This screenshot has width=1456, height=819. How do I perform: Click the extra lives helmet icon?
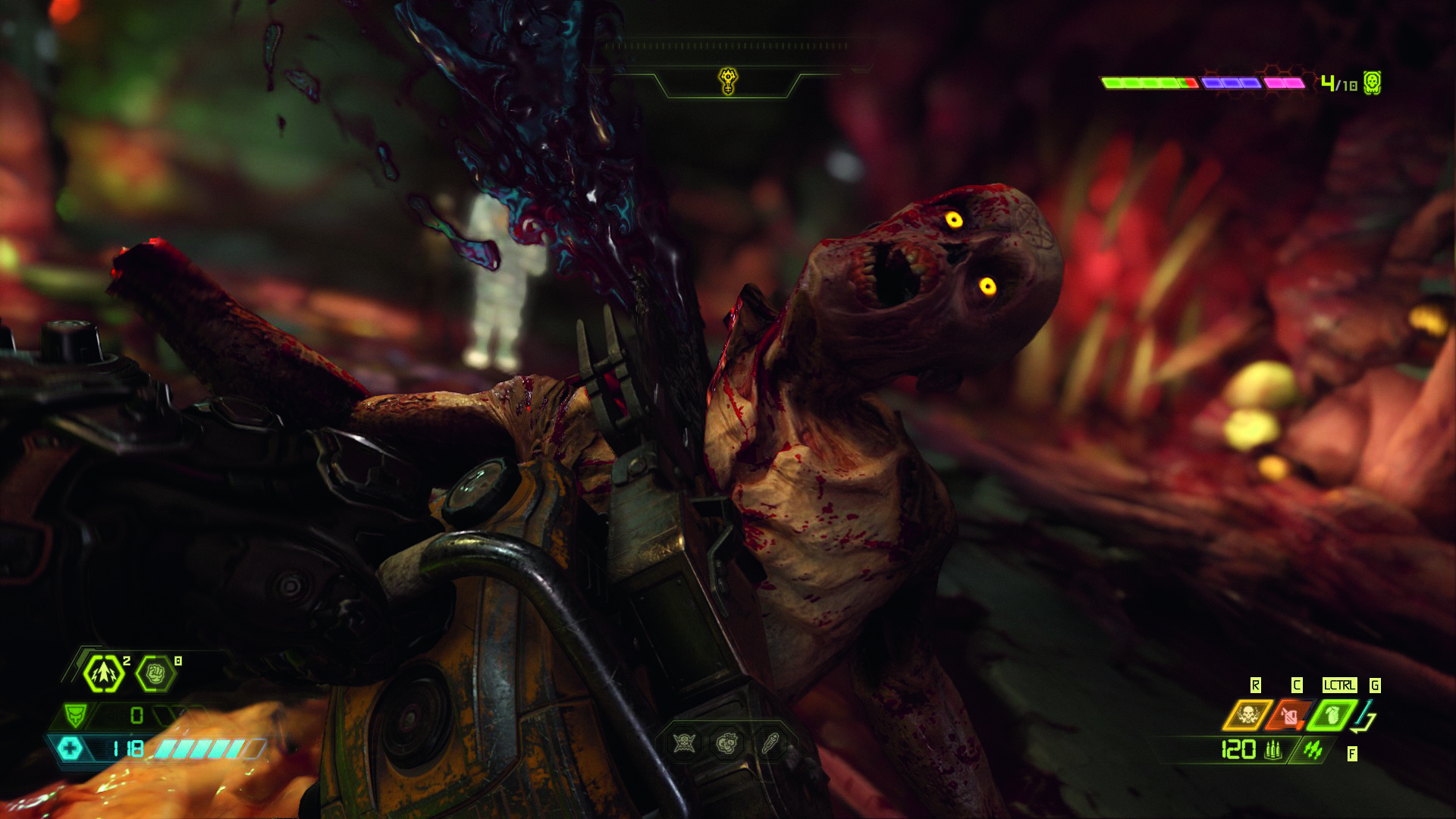(1372, 83)
